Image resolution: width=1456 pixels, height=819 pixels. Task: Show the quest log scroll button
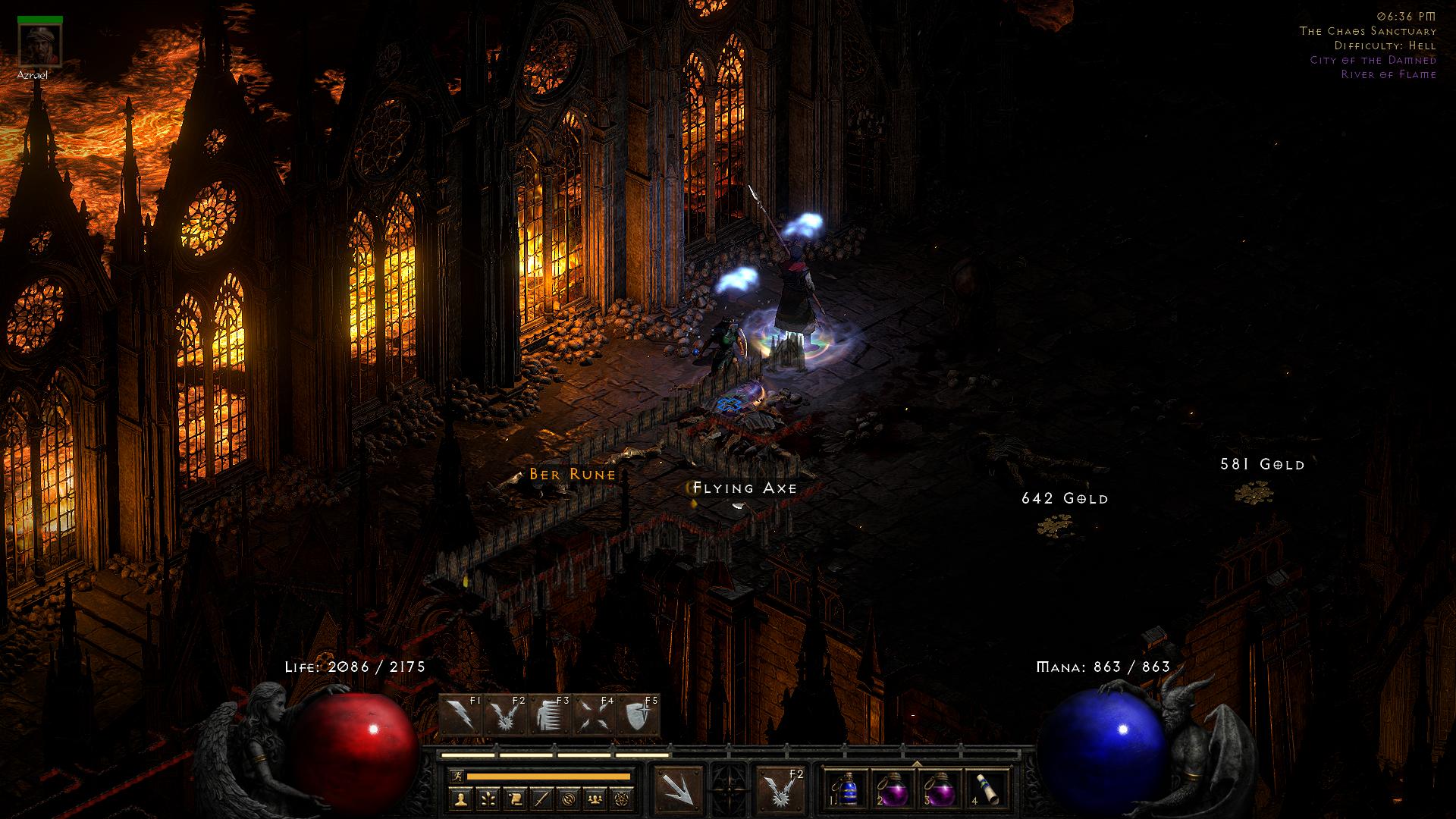click(x=515, y=799)
